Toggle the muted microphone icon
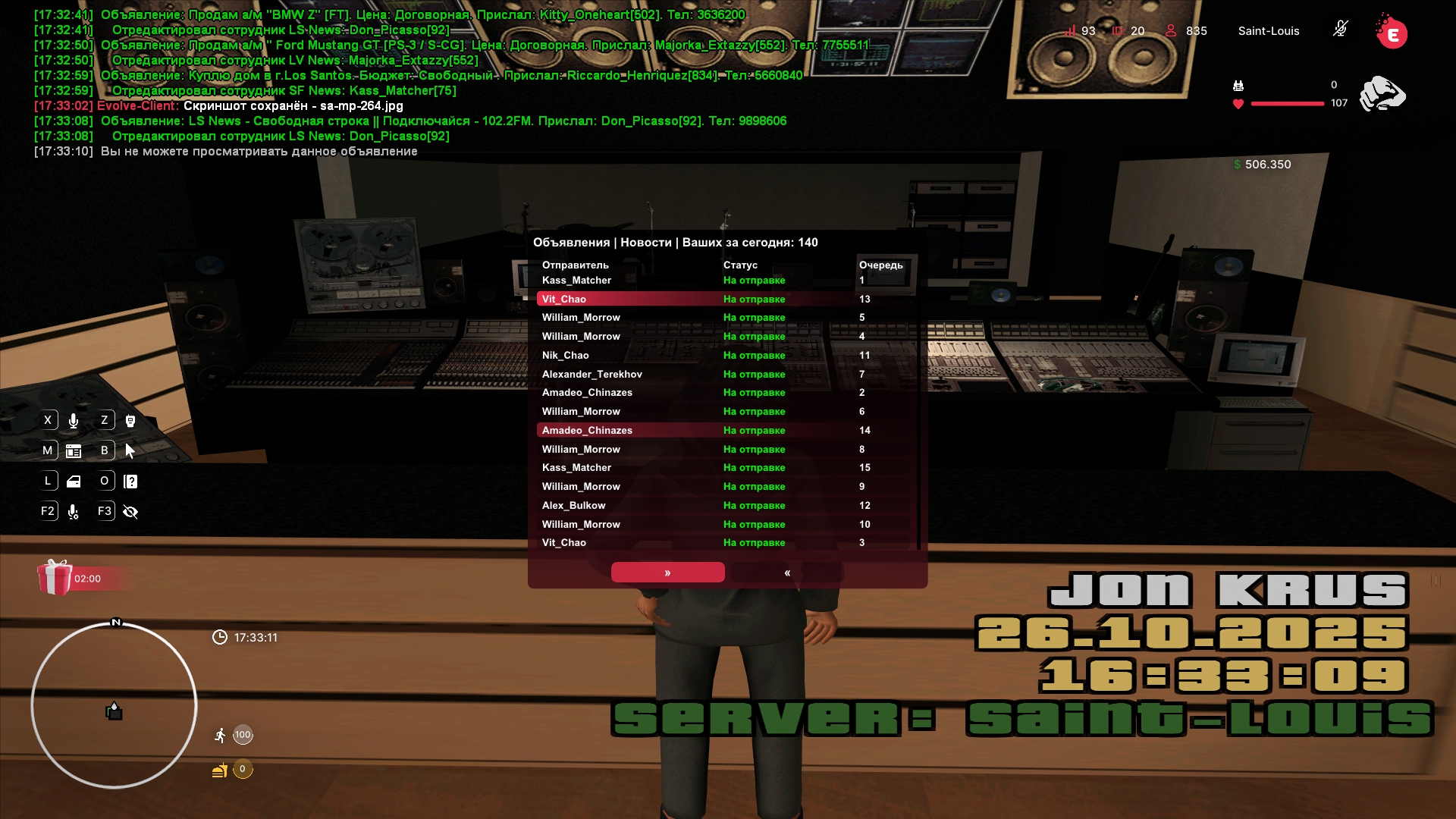Viewport: 1456px width, 819px height. click(x=1340, y=30)
